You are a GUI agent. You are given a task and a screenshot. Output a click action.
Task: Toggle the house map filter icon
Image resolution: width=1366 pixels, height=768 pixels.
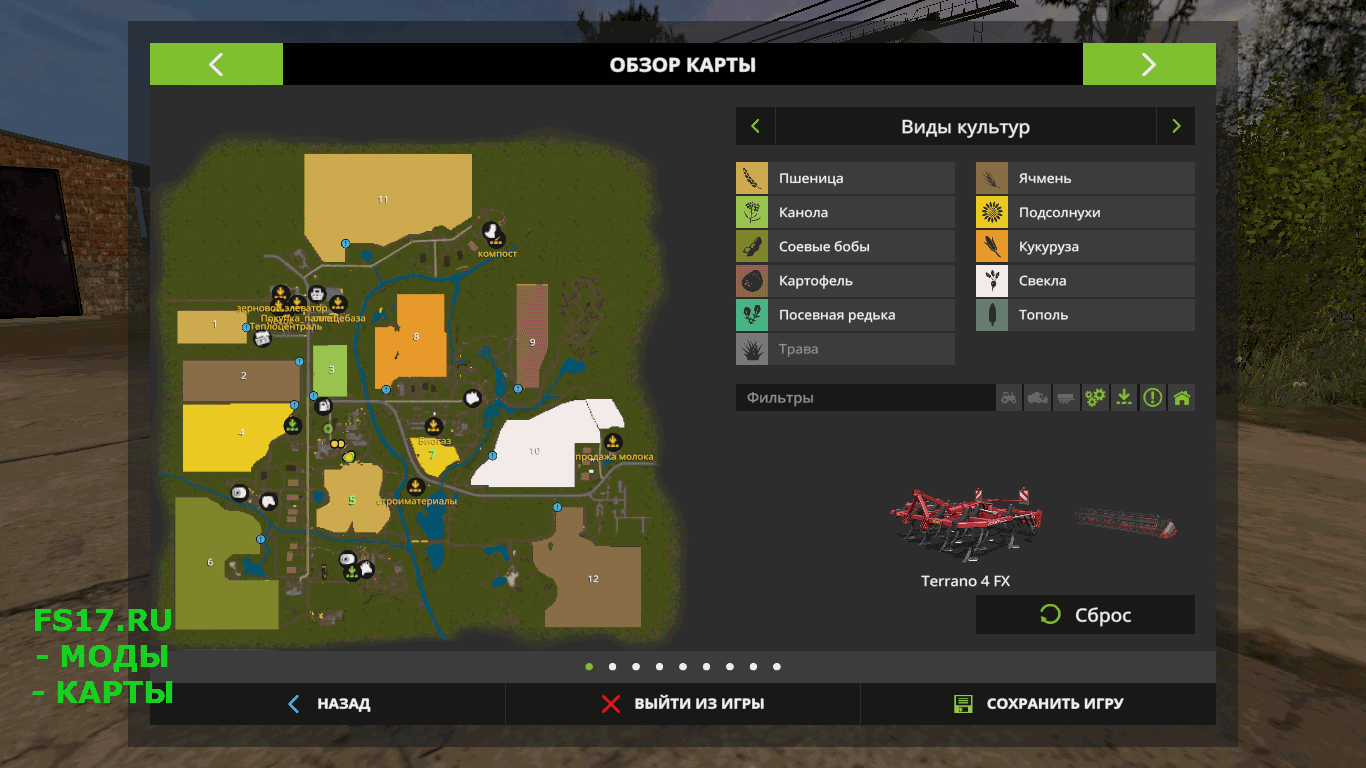click(x=1182, y=398)
